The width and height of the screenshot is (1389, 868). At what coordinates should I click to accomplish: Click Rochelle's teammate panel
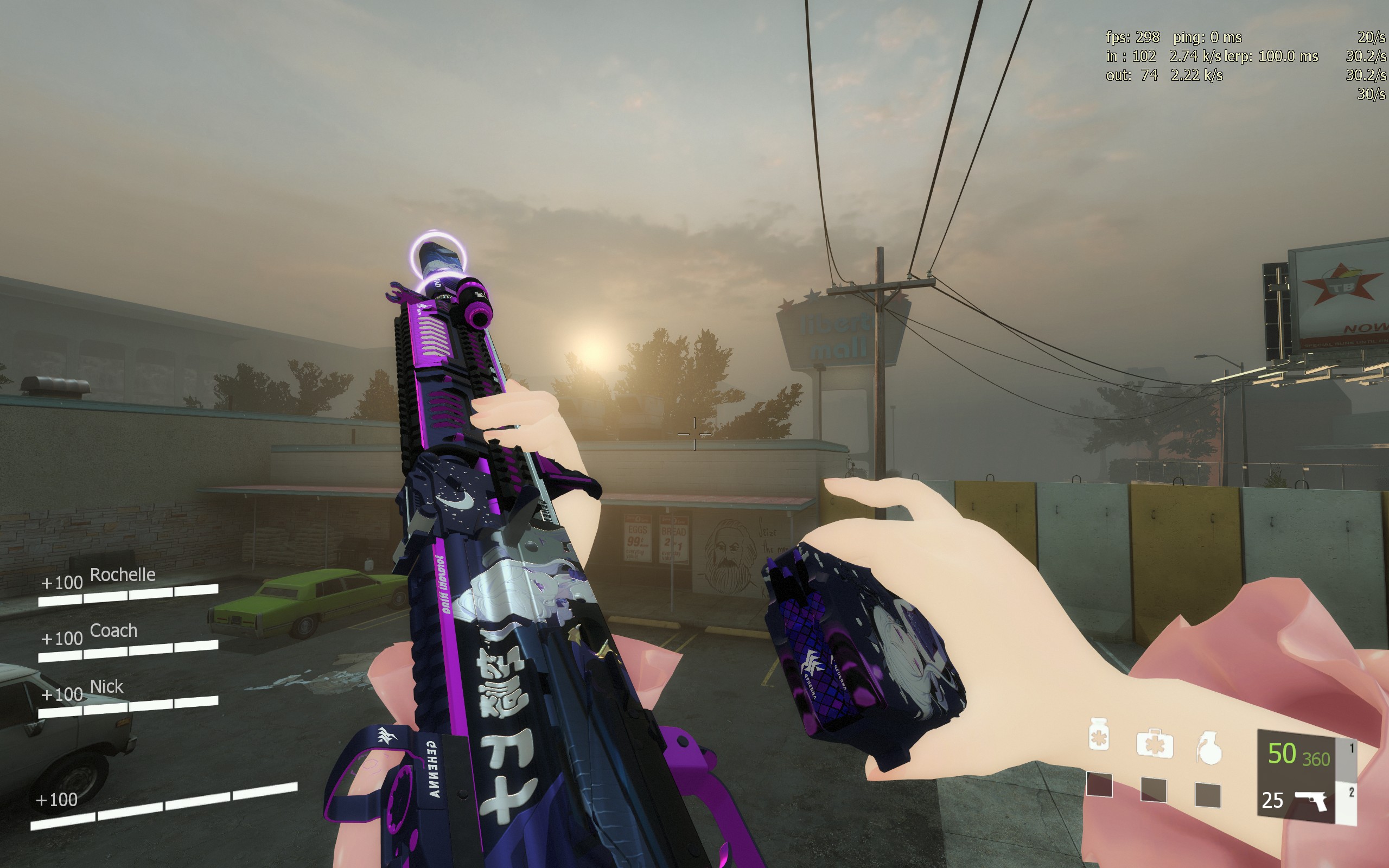128,585
